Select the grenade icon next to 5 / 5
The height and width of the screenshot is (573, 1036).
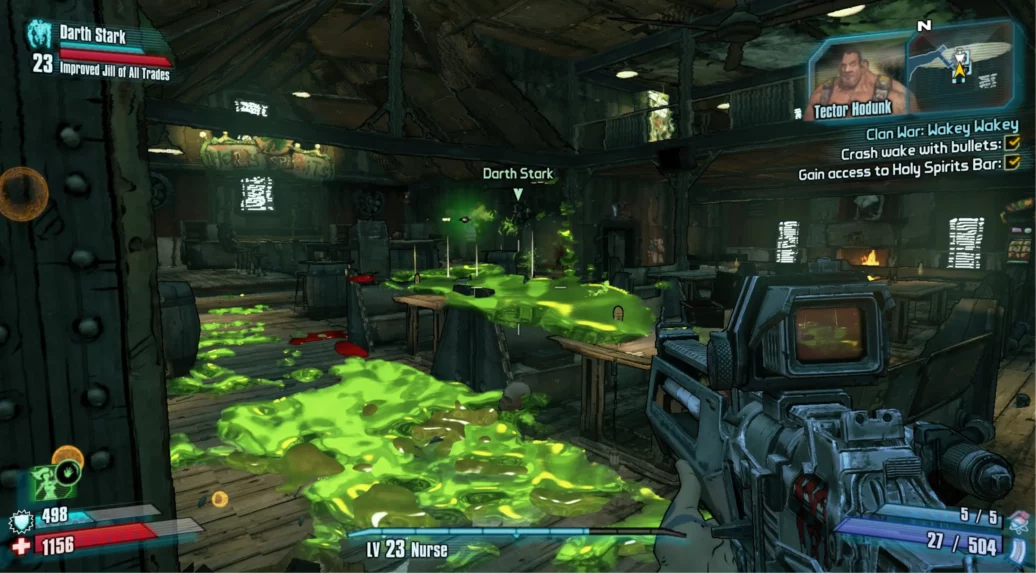click(1018, 519)
